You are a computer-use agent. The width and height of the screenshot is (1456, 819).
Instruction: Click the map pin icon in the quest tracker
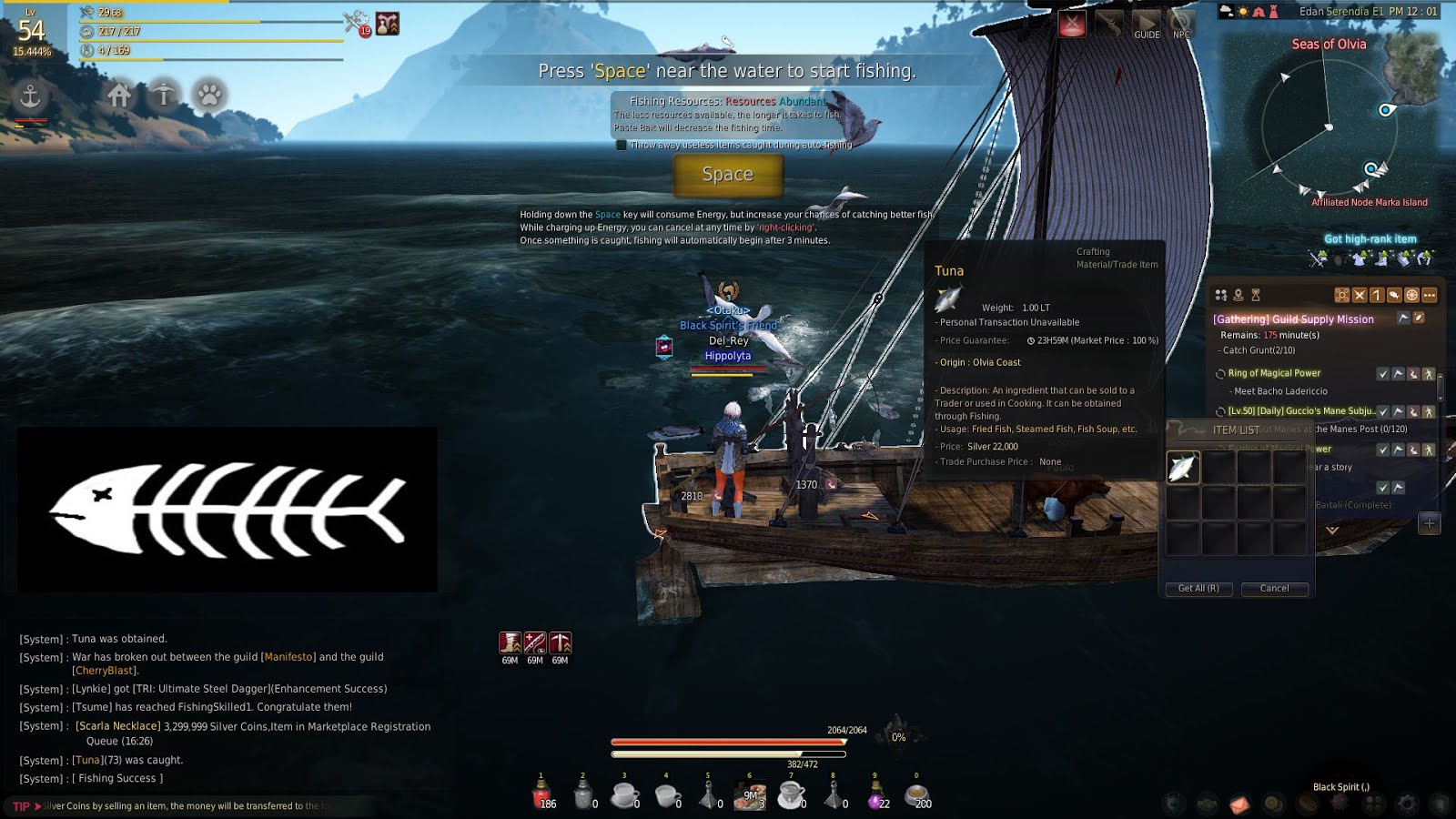1239,296
